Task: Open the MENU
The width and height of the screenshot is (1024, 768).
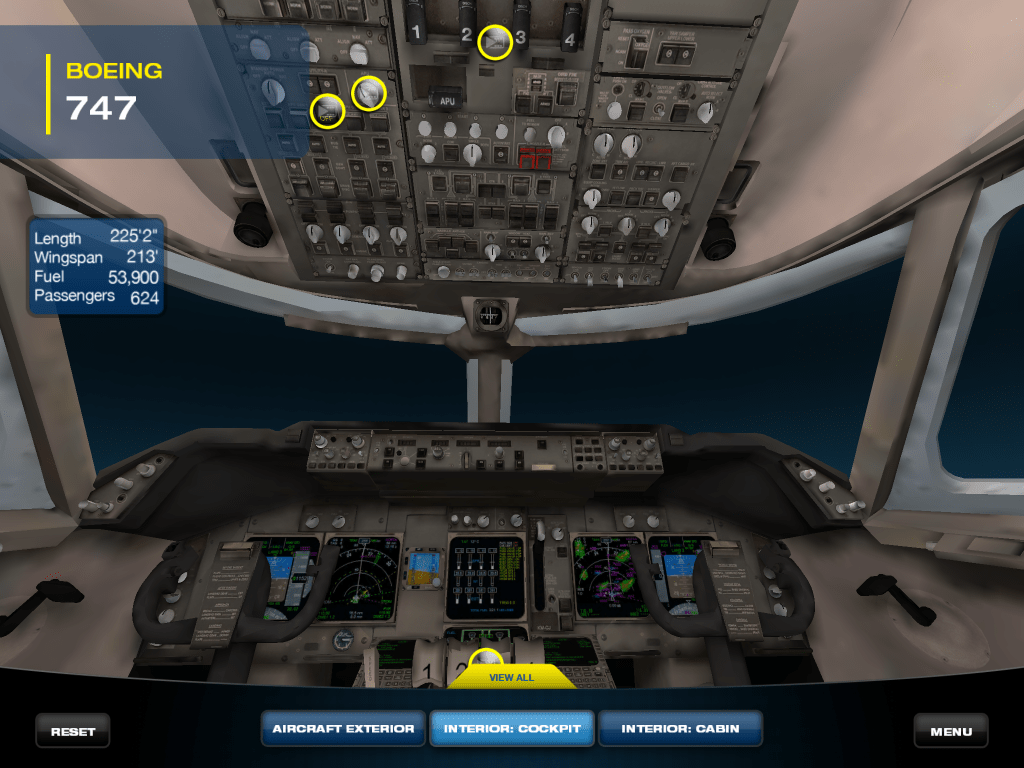Action: (x=951, y=731)
